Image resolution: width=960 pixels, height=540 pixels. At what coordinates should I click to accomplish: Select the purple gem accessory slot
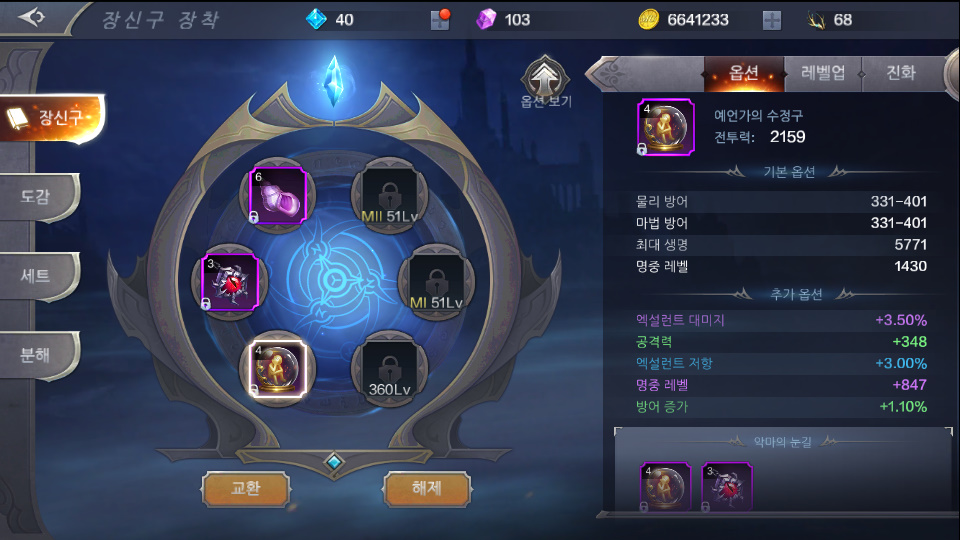click(x=278, y=195)
